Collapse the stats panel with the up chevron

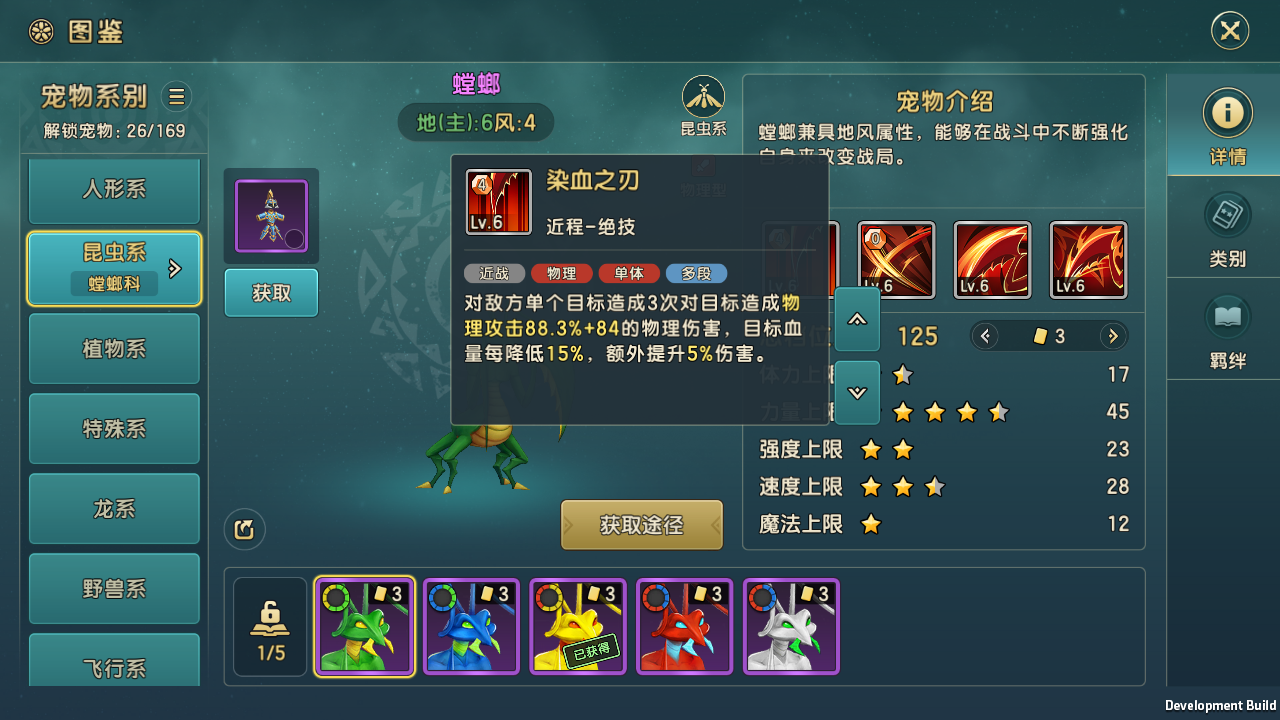click(857, 319)
